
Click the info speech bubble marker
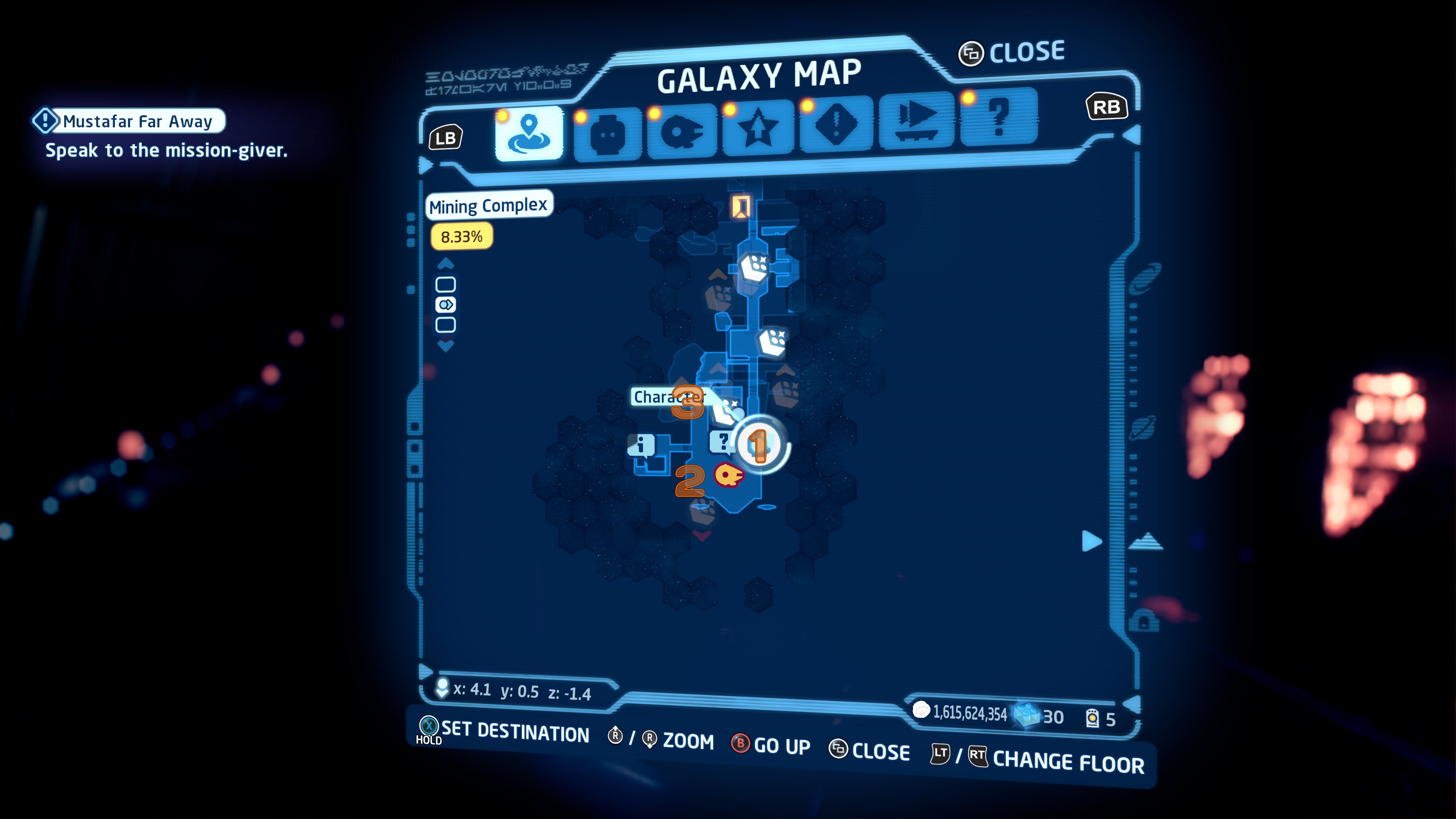pyautogui.click(x=642, y=446)
